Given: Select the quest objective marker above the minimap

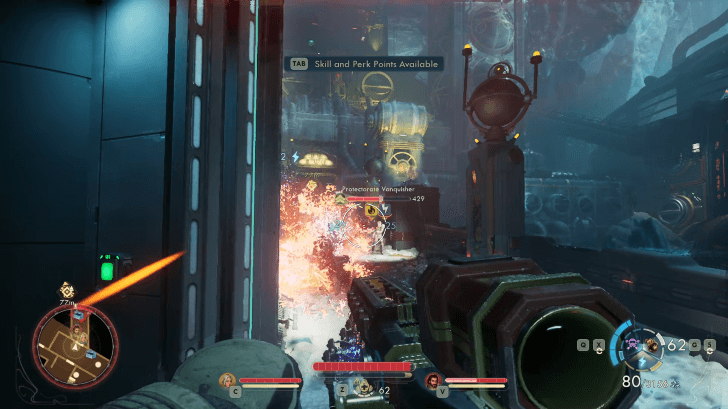Looking at the screenshot, I should point(67,288).
